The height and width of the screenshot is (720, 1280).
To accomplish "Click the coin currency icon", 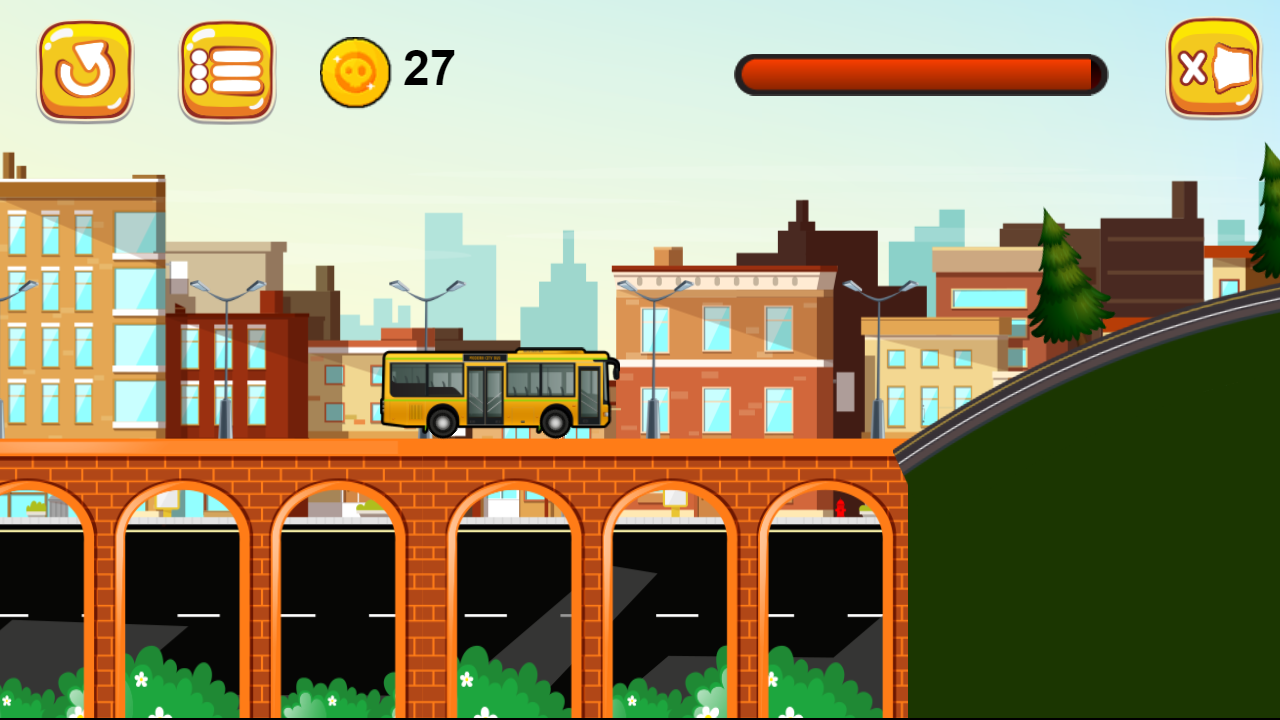I will pos(355,68).
